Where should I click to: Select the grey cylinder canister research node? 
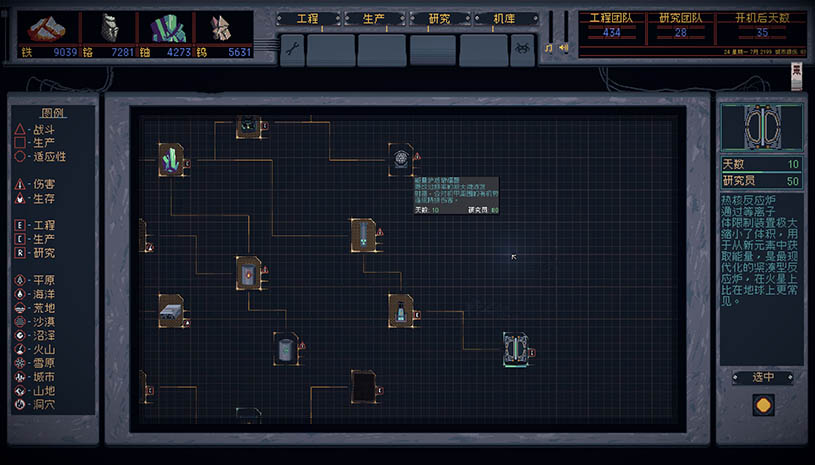pos(286,348)
